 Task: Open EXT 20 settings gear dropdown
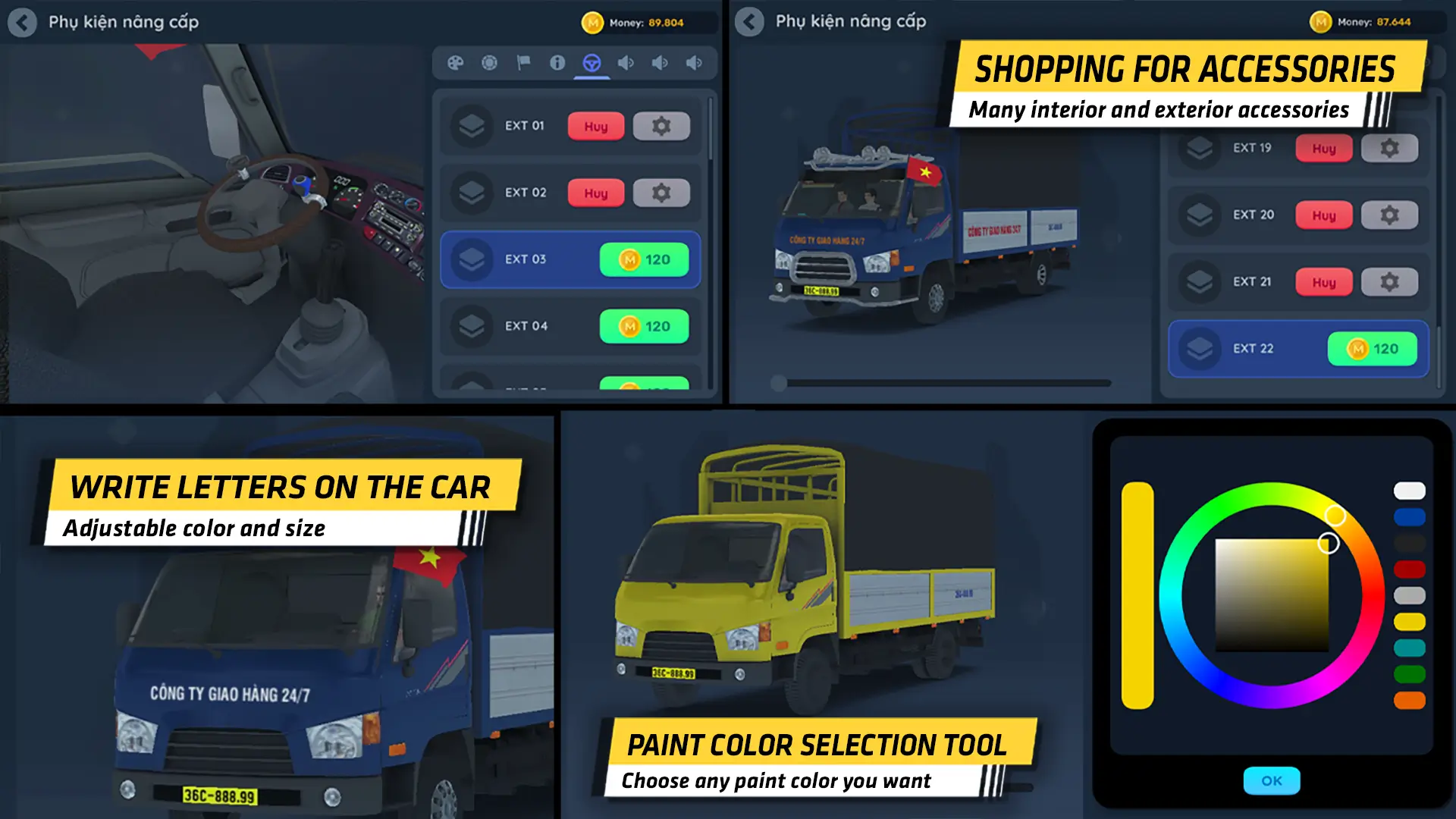tap(1390, 215)
